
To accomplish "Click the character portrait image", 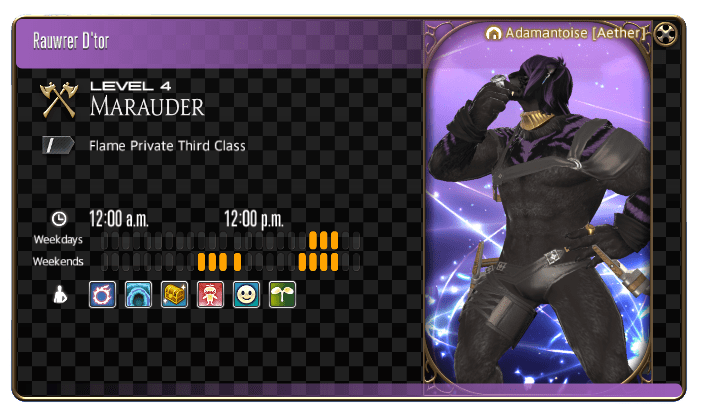I will coord(552,220).
